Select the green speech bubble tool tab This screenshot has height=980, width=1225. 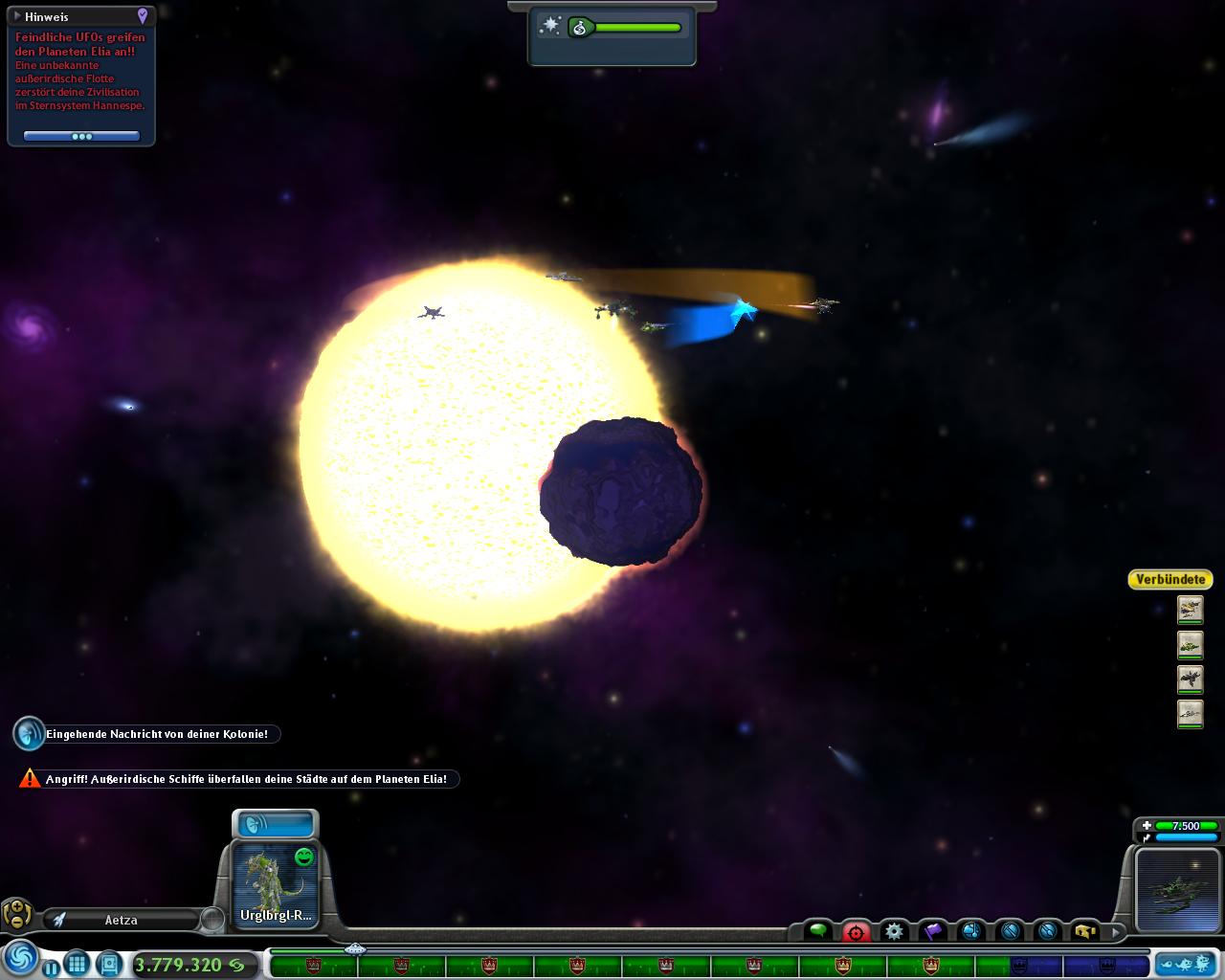tap(818, 930)
